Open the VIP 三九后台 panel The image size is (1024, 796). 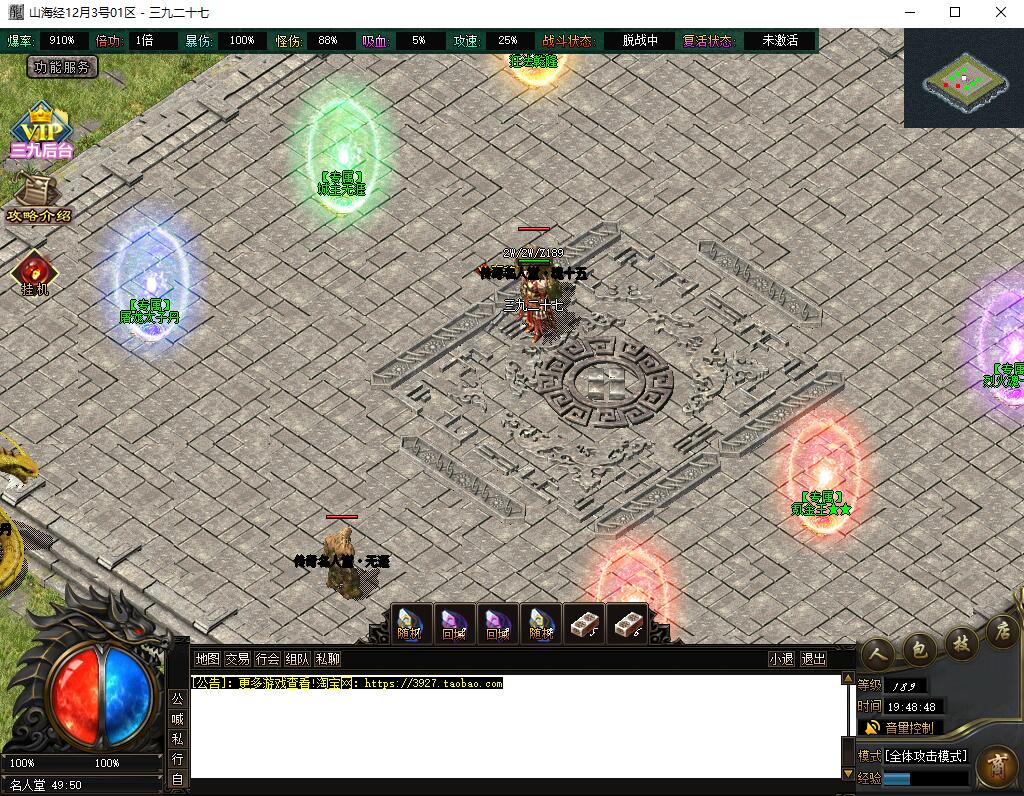(41, 131)
